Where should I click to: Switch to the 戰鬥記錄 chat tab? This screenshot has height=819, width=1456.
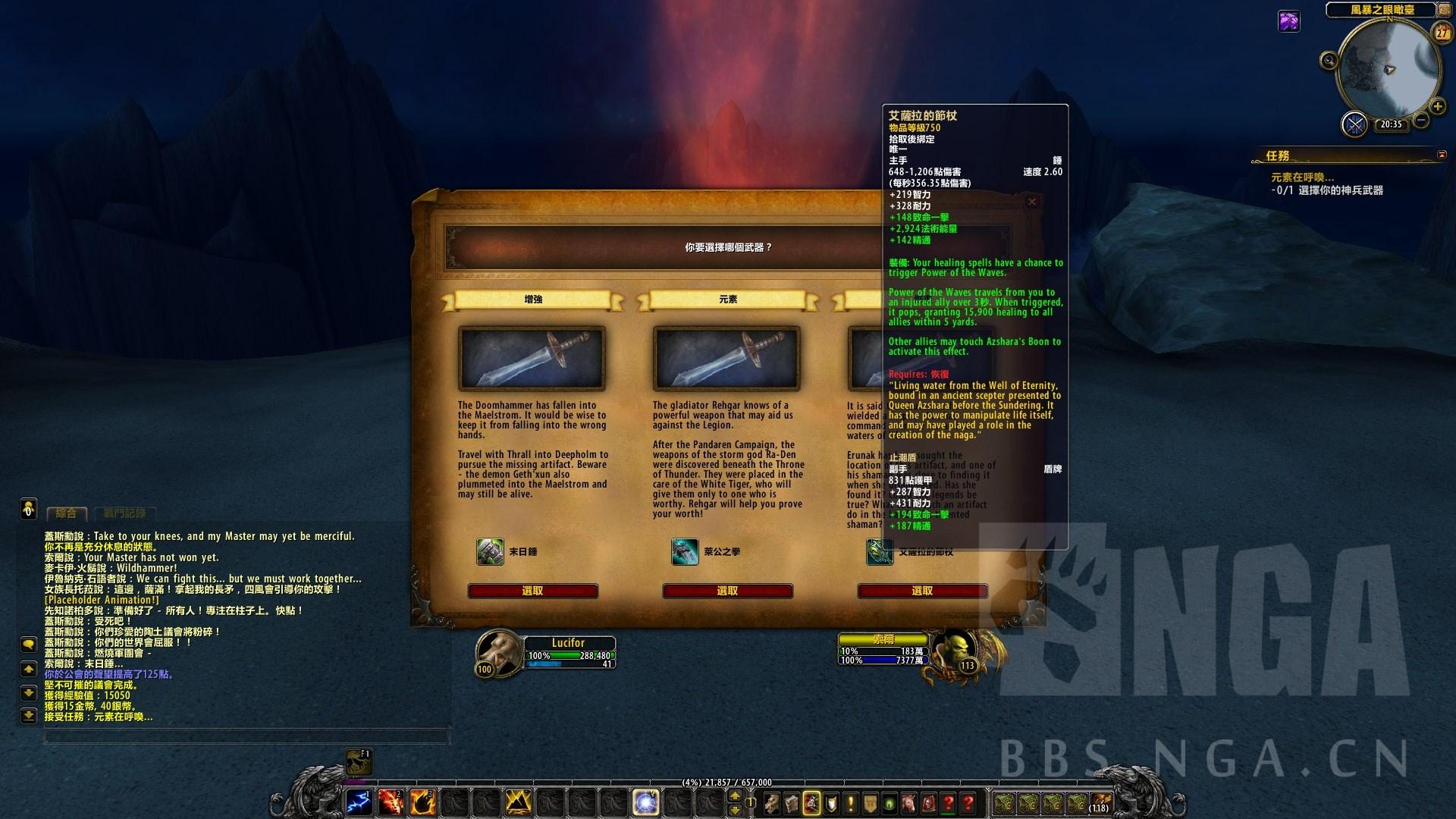coord(124,513)
